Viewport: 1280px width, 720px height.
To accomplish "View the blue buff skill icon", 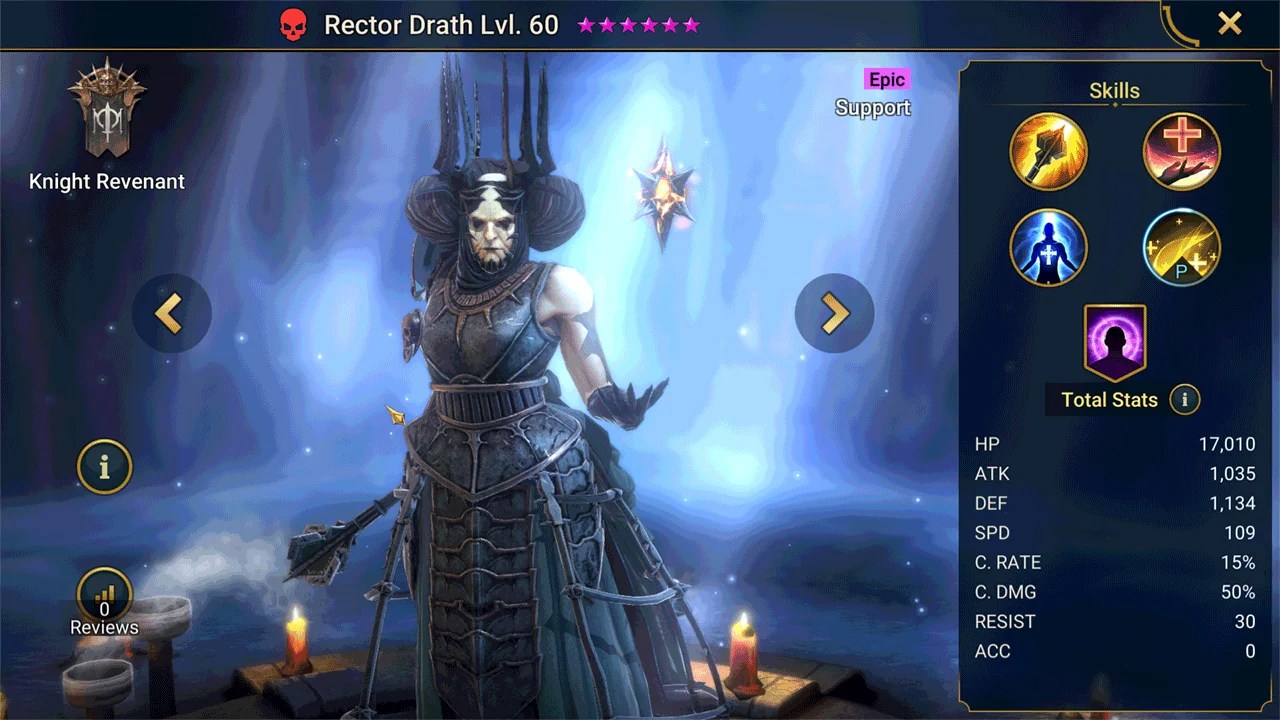I will click(1048, 247).
